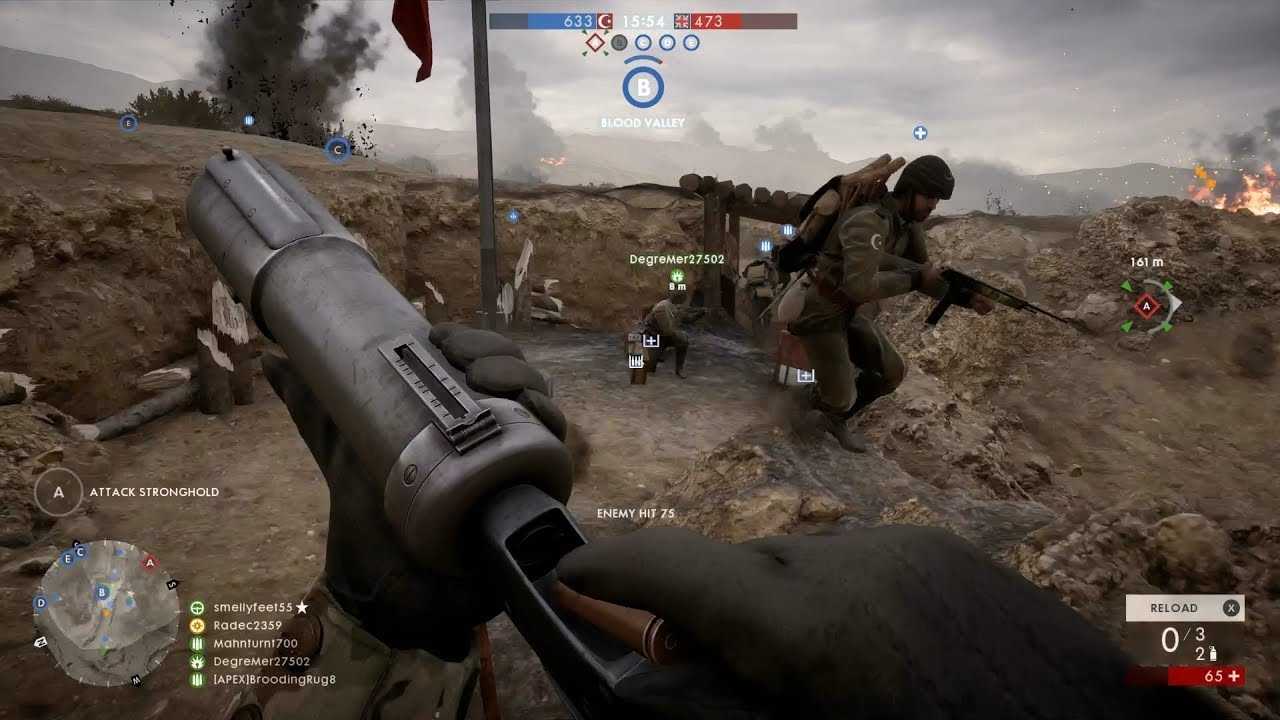Click the support ammo icon next to Mahnturnt700
1280x720 pixels.
click(196, 644)
